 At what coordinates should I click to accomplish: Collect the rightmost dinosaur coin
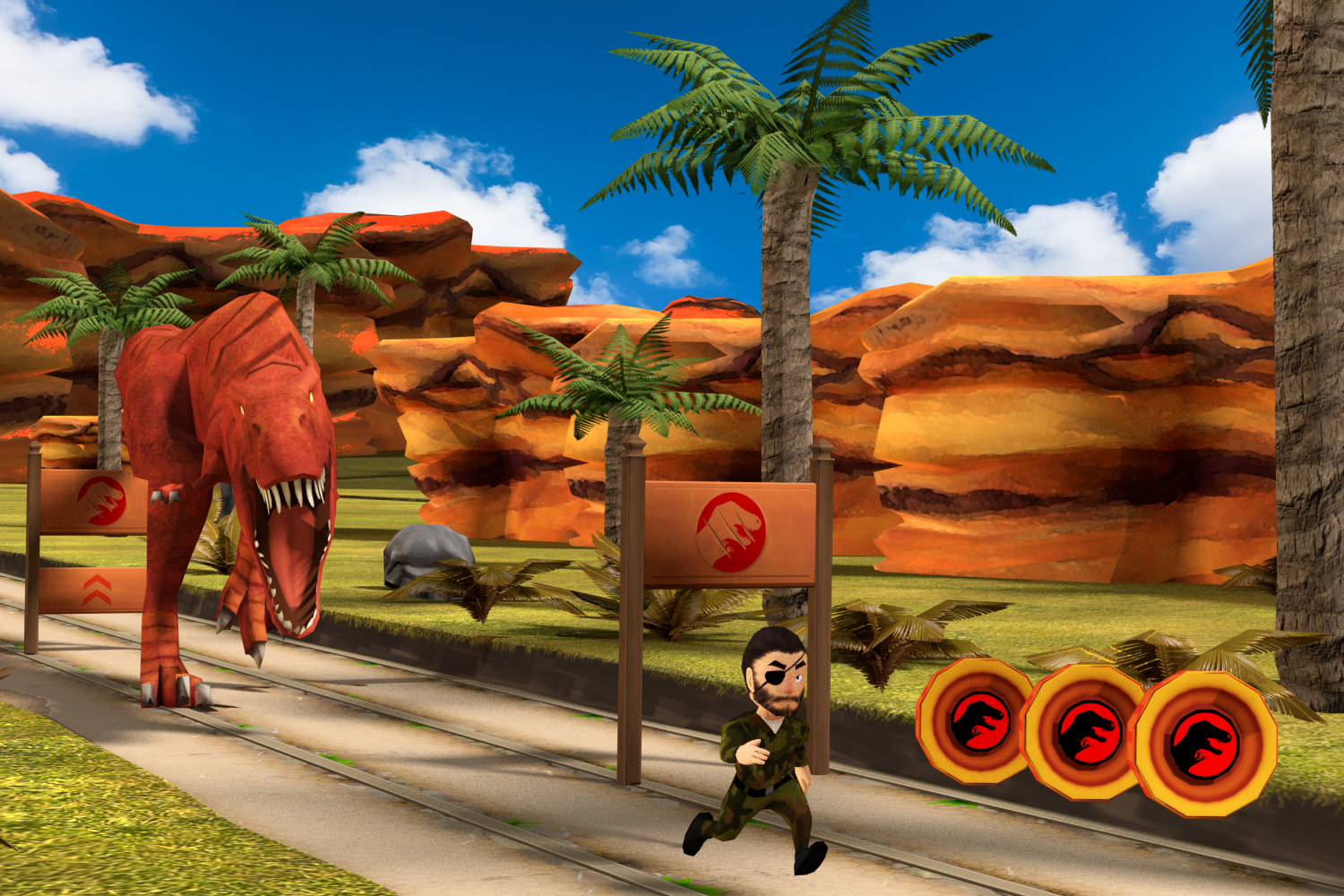click(x=1205, y=742)
